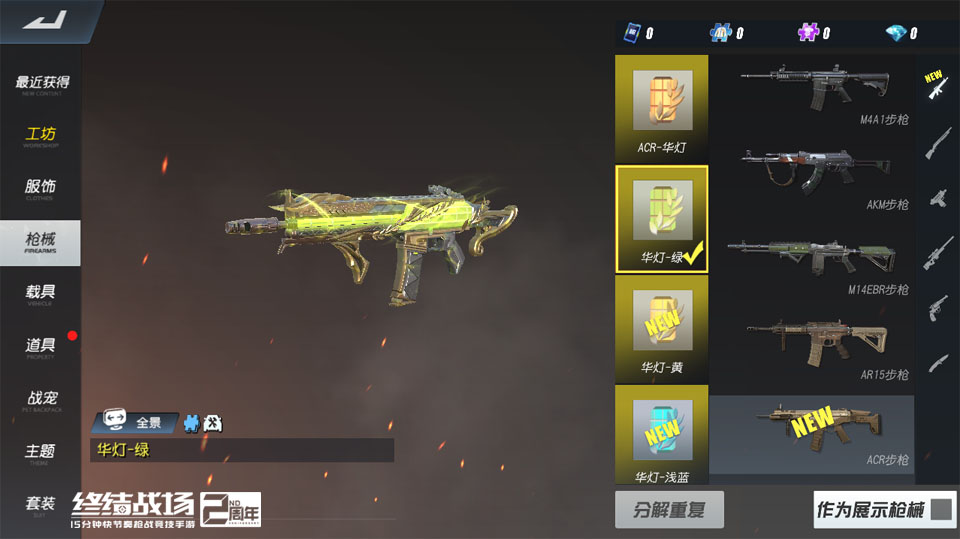The height and width of the screenshot is (539, 960).
Task: Click the 分解重复 button
Action: (x=668, y=510)
